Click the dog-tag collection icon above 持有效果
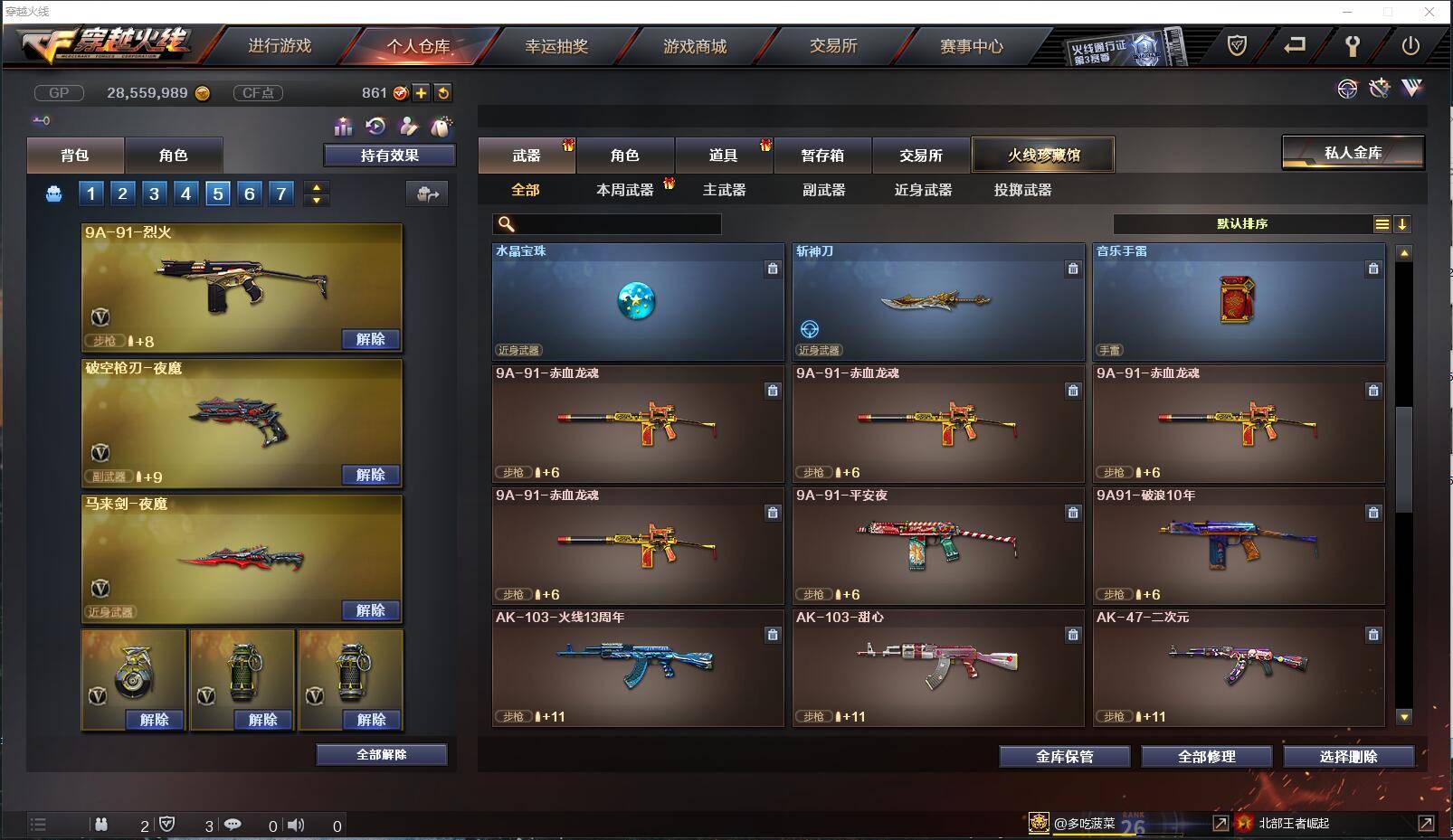 (x=442, y=127)
